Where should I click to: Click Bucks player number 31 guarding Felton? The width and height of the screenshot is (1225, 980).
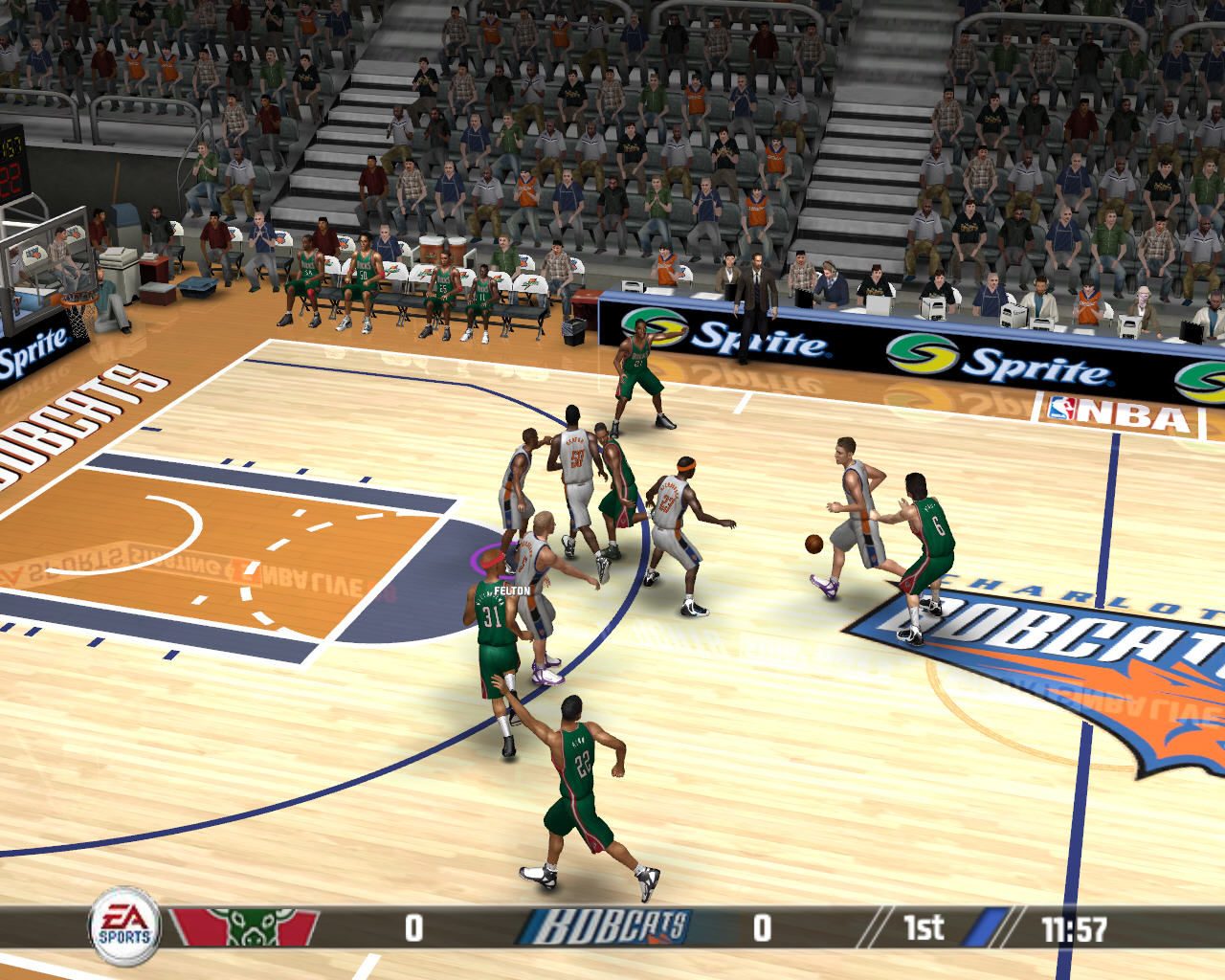tap(491, 622)
